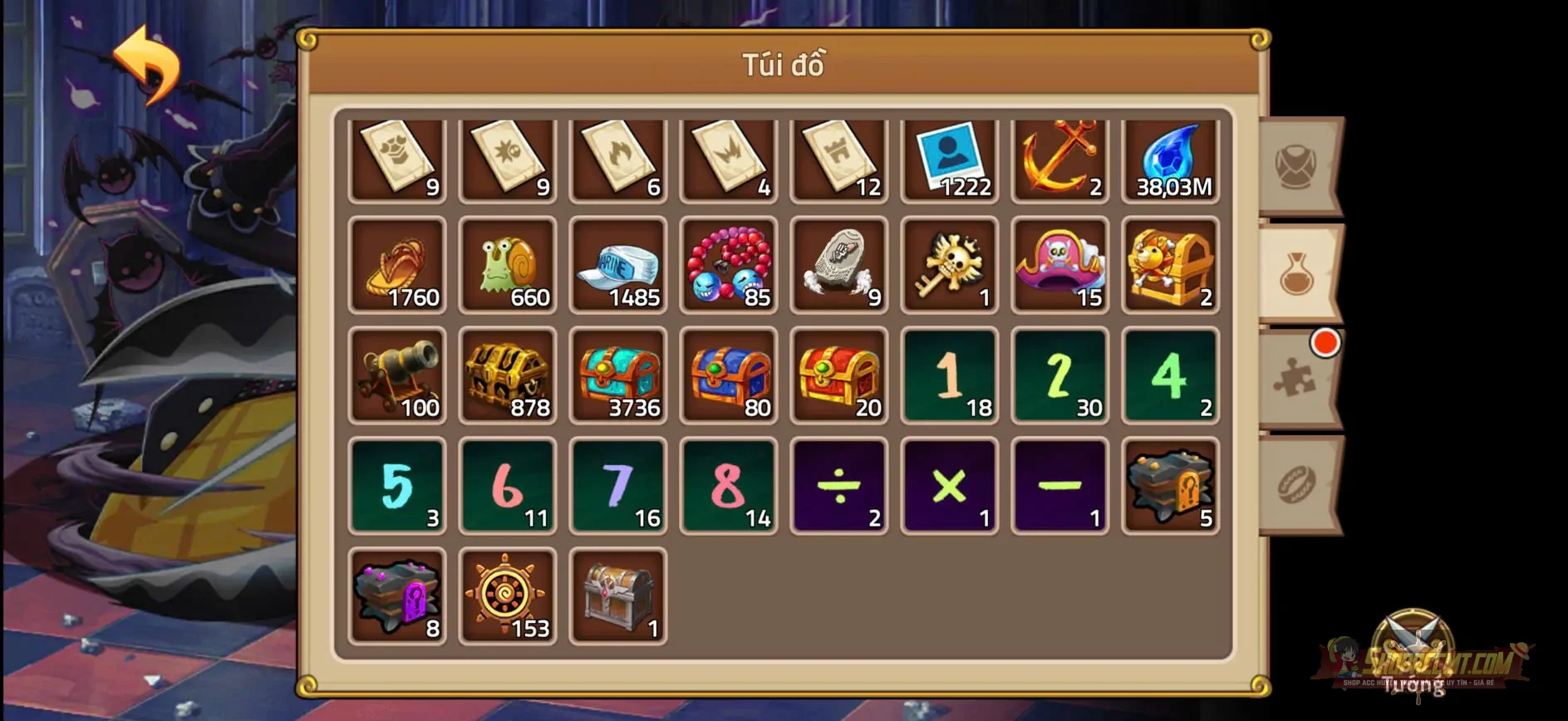Tap the back arrow to leave inventory
Image resolution: width=1568 pixels, height=721 pixels.
[150, 65]
